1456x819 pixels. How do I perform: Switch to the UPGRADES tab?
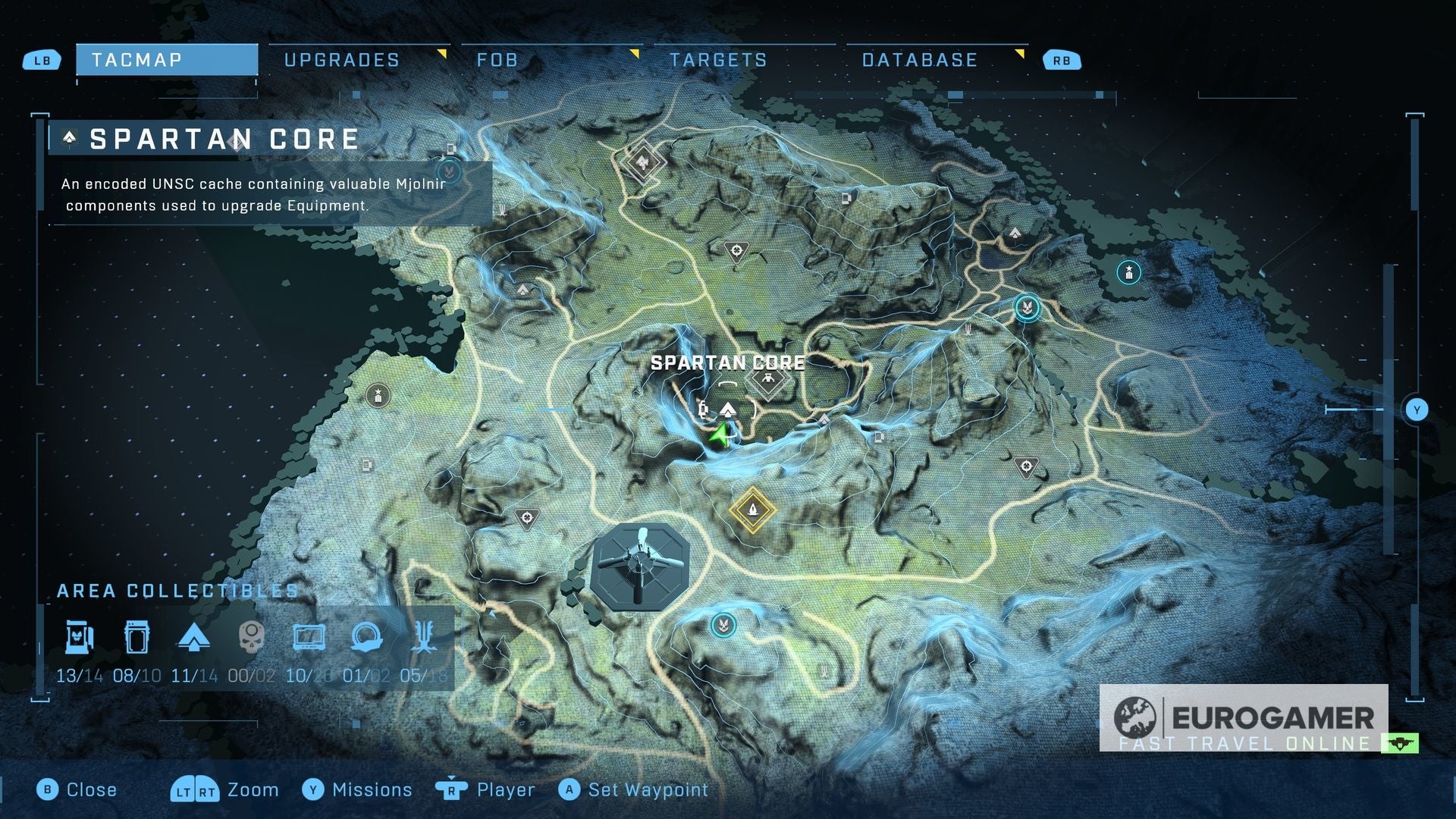[341, 59]
